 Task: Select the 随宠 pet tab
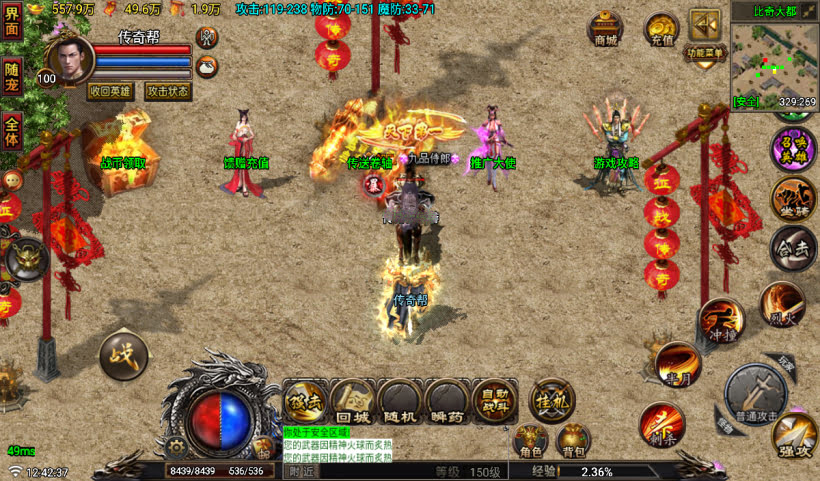point(12,77)
